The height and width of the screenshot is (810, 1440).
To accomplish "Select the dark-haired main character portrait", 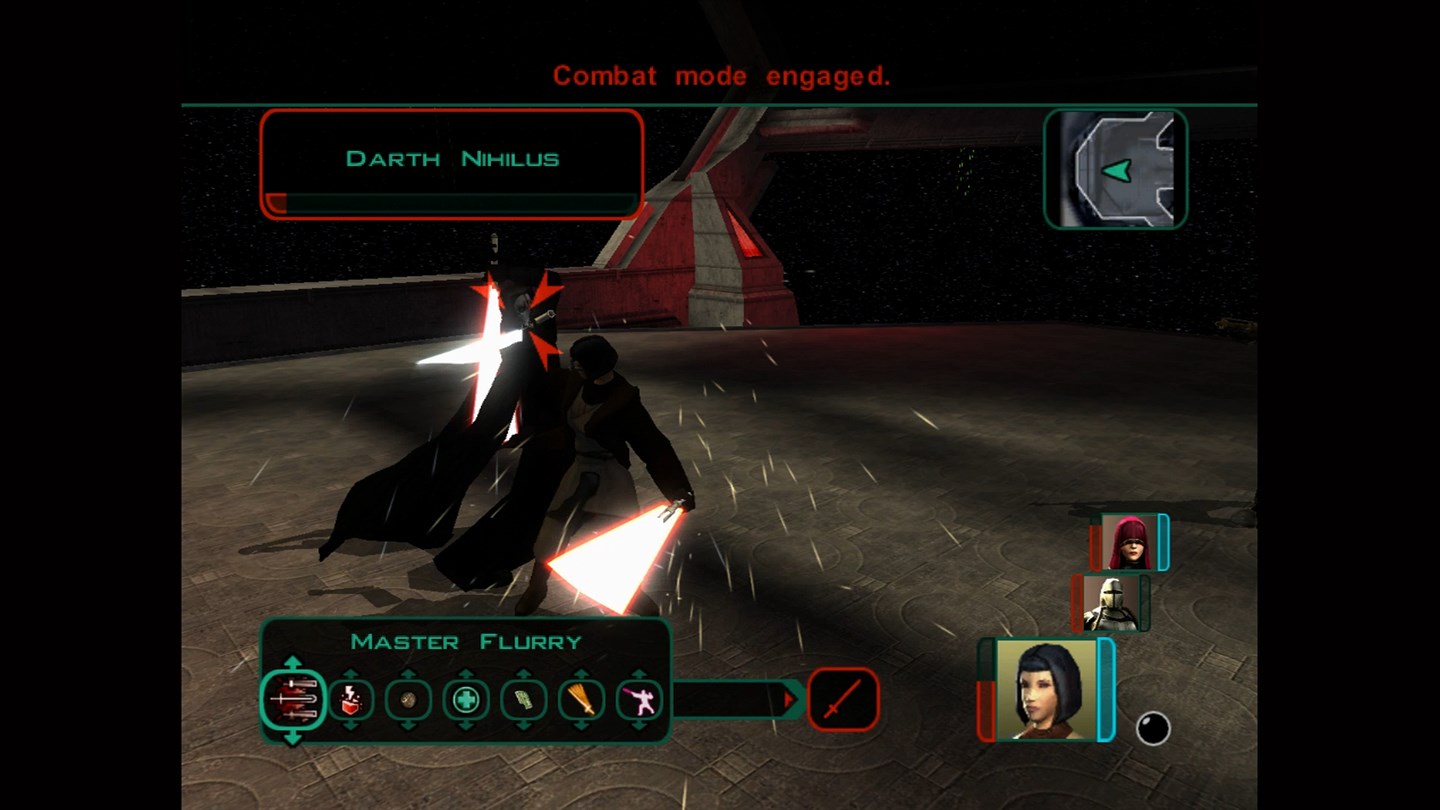I will (1047, 690).
